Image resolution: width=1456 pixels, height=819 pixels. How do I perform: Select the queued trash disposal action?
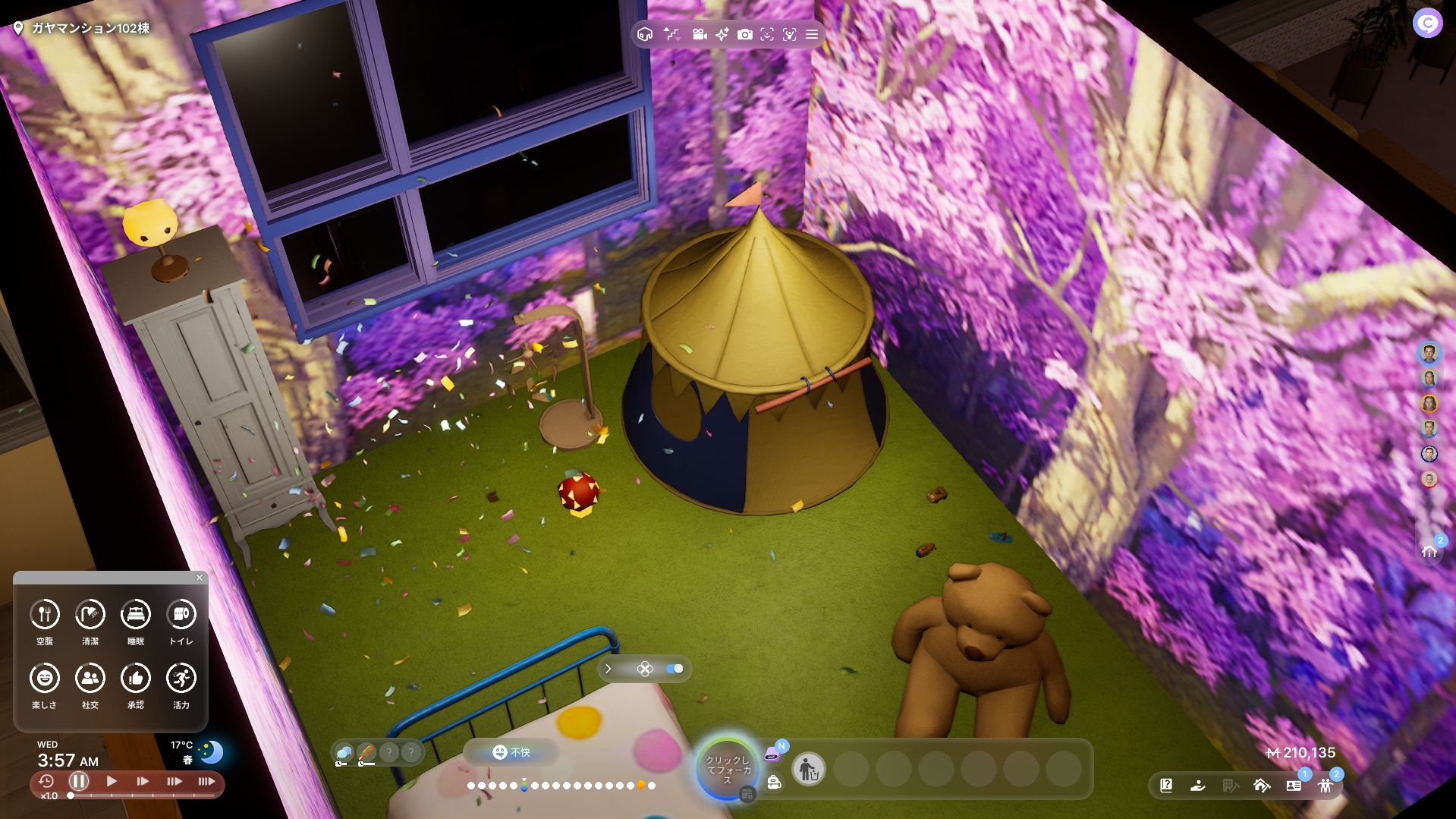809,770
